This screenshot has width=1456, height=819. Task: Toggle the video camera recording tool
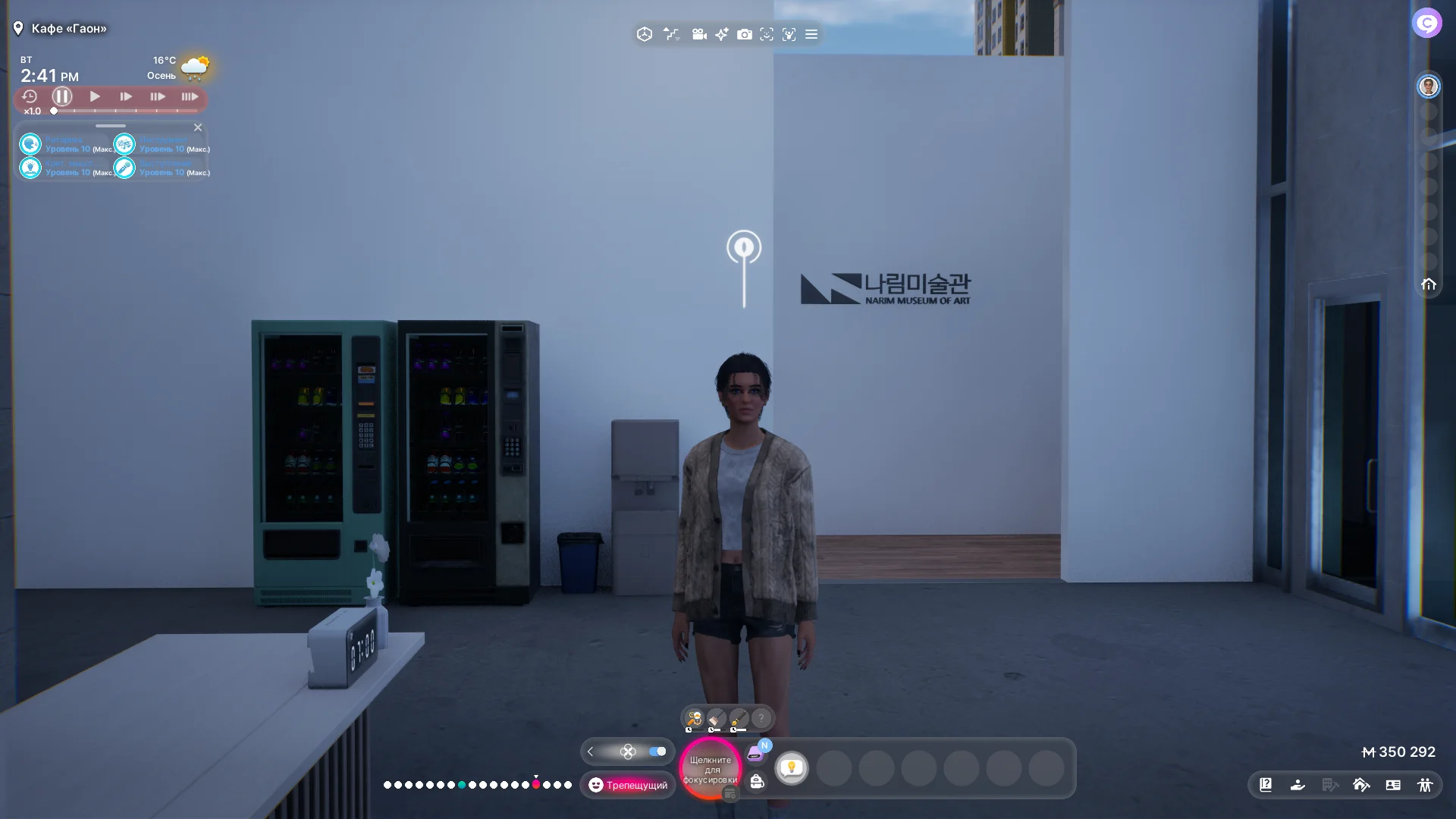tap(699, 34)
